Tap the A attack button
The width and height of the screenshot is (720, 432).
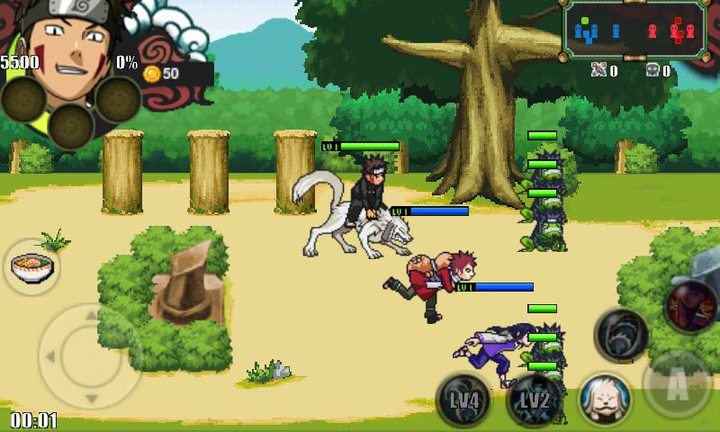point(676,385)
